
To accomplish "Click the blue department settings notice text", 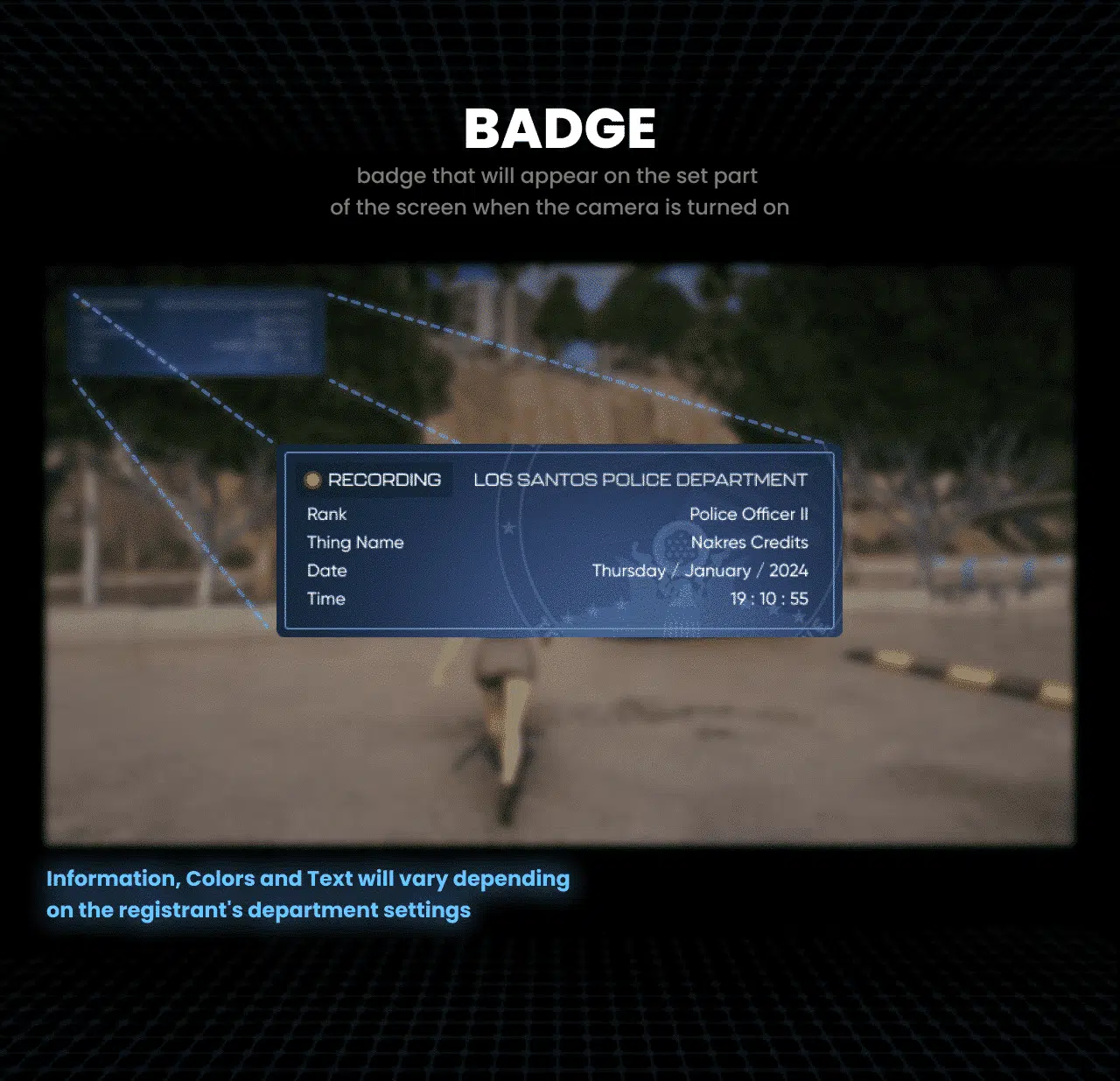I will (x=308, y=894).
